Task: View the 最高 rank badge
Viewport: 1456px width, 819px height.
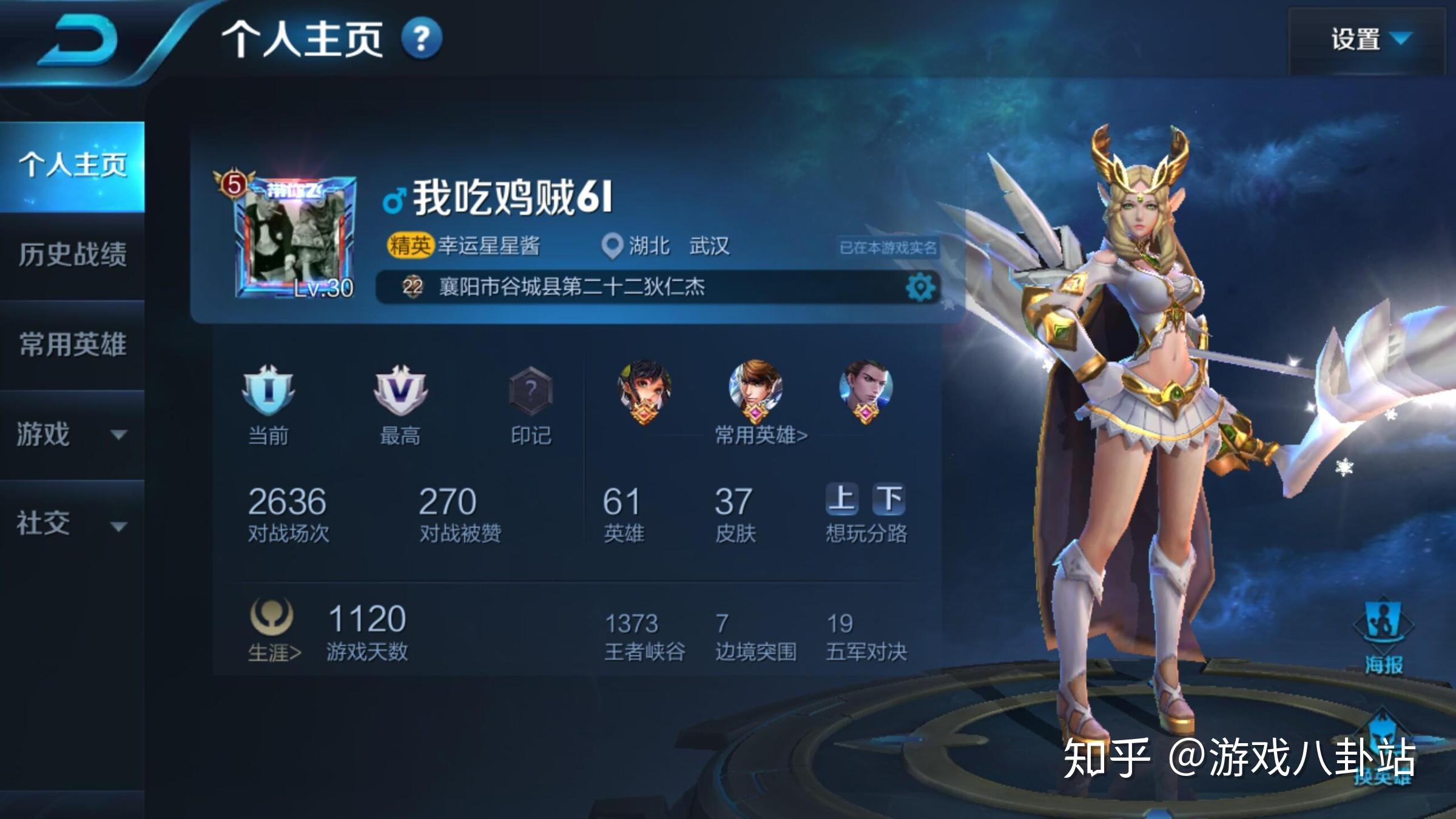Action: point(400,391)
